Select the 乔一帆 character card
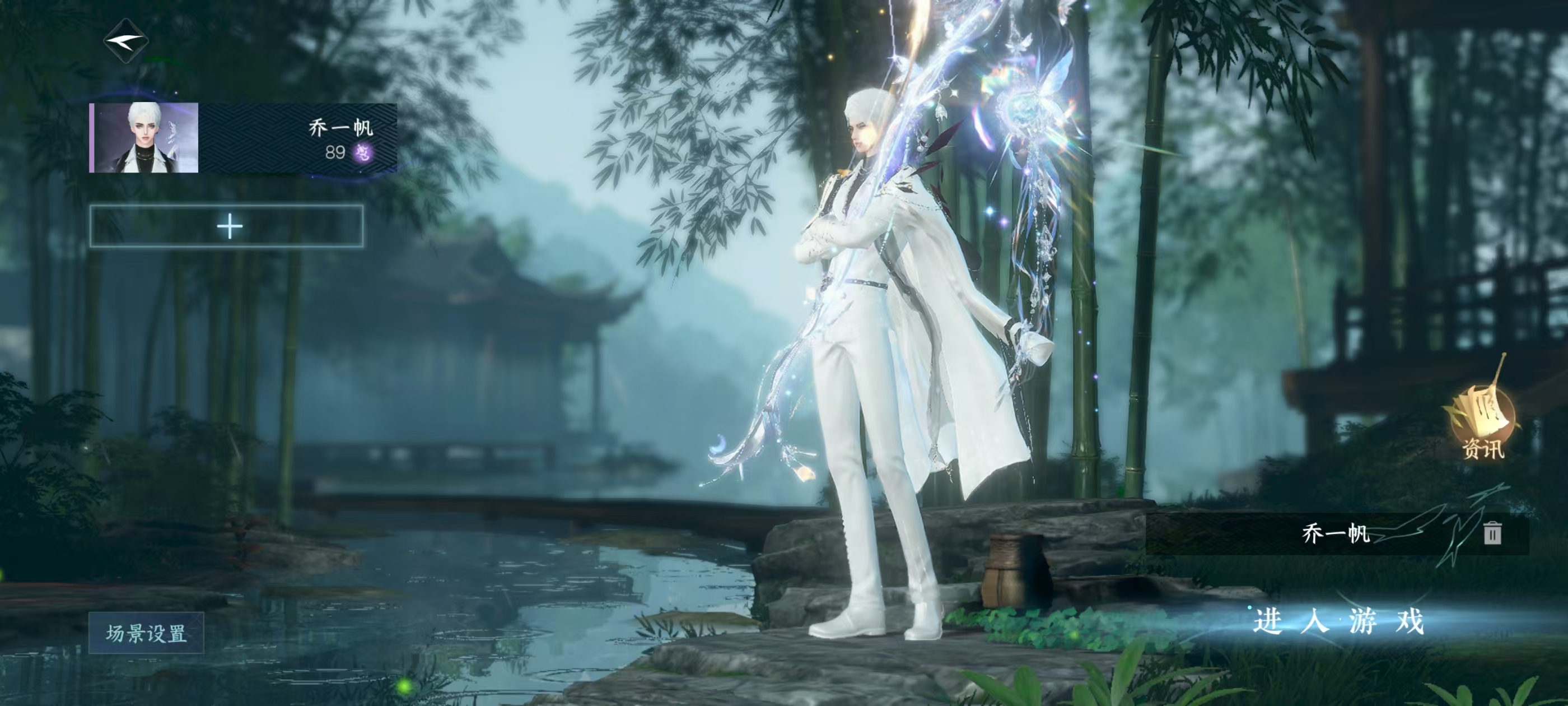 (x=243, y=138)
